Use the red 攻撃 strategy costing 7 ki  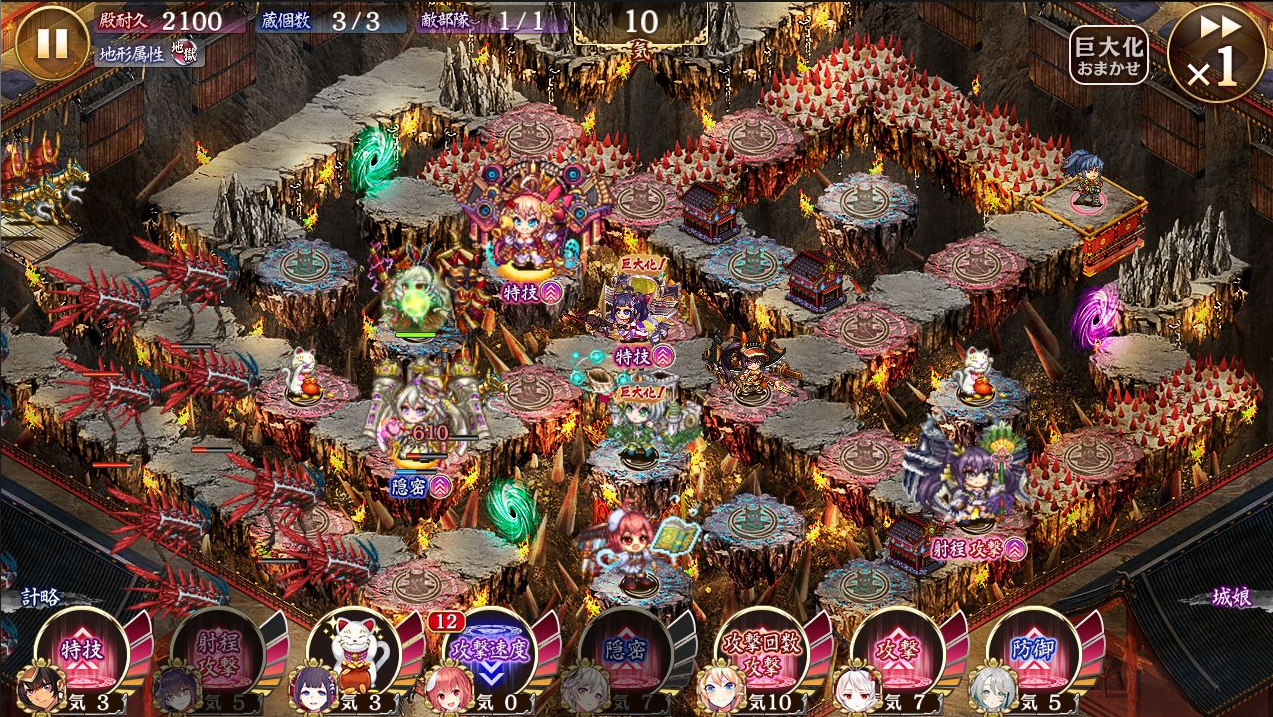coord(897,651)
